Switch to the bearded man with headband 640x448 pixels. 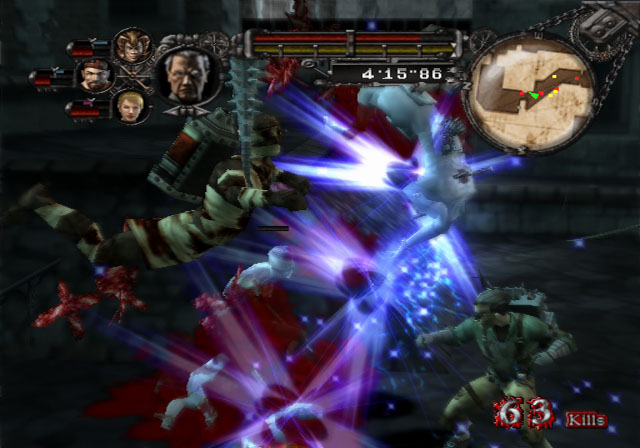pos(93,76)
